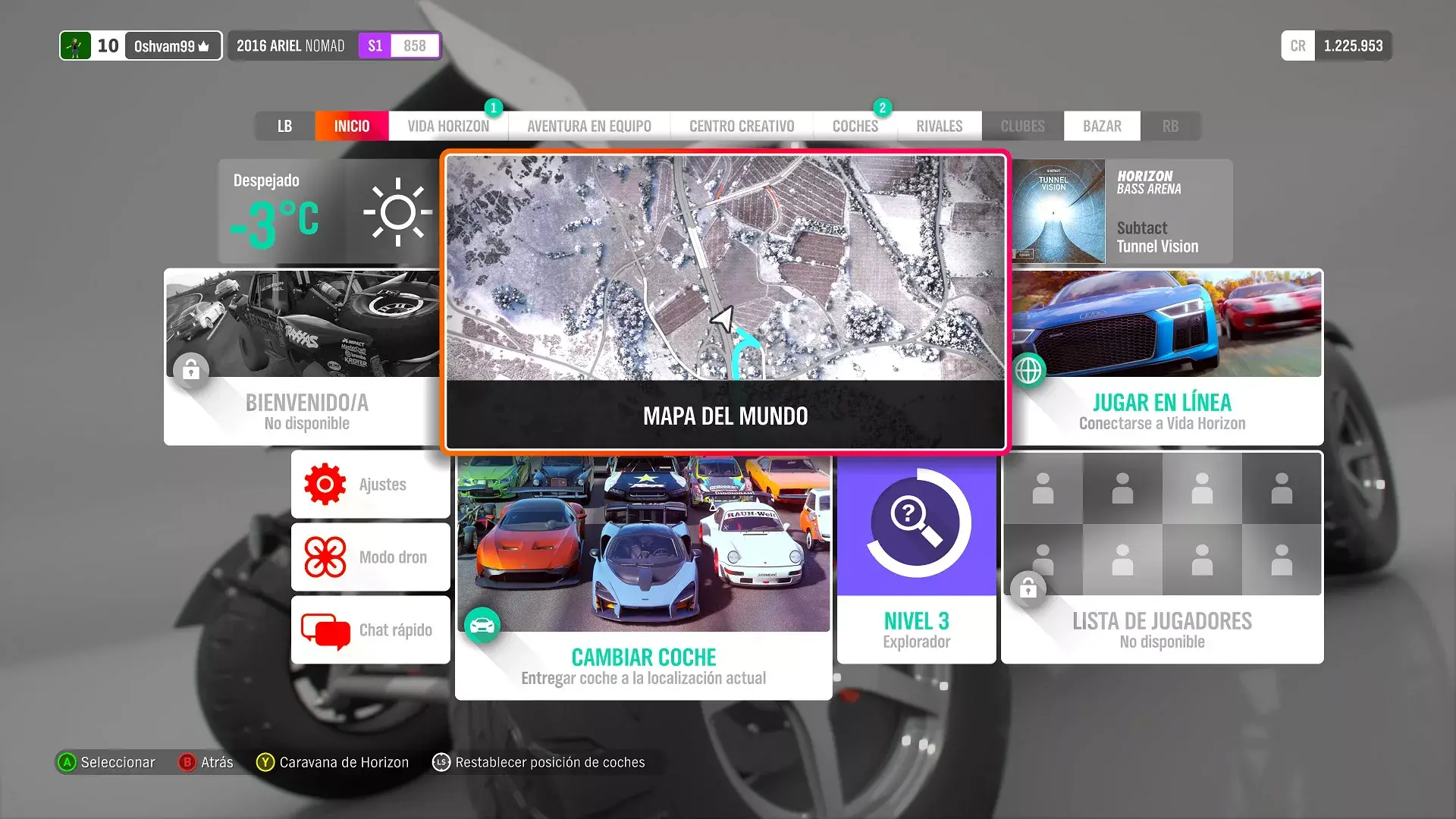1456x819 pixels.
Task: Switch to the Vida Horizon tab
Action: click(x=448, y=126)
